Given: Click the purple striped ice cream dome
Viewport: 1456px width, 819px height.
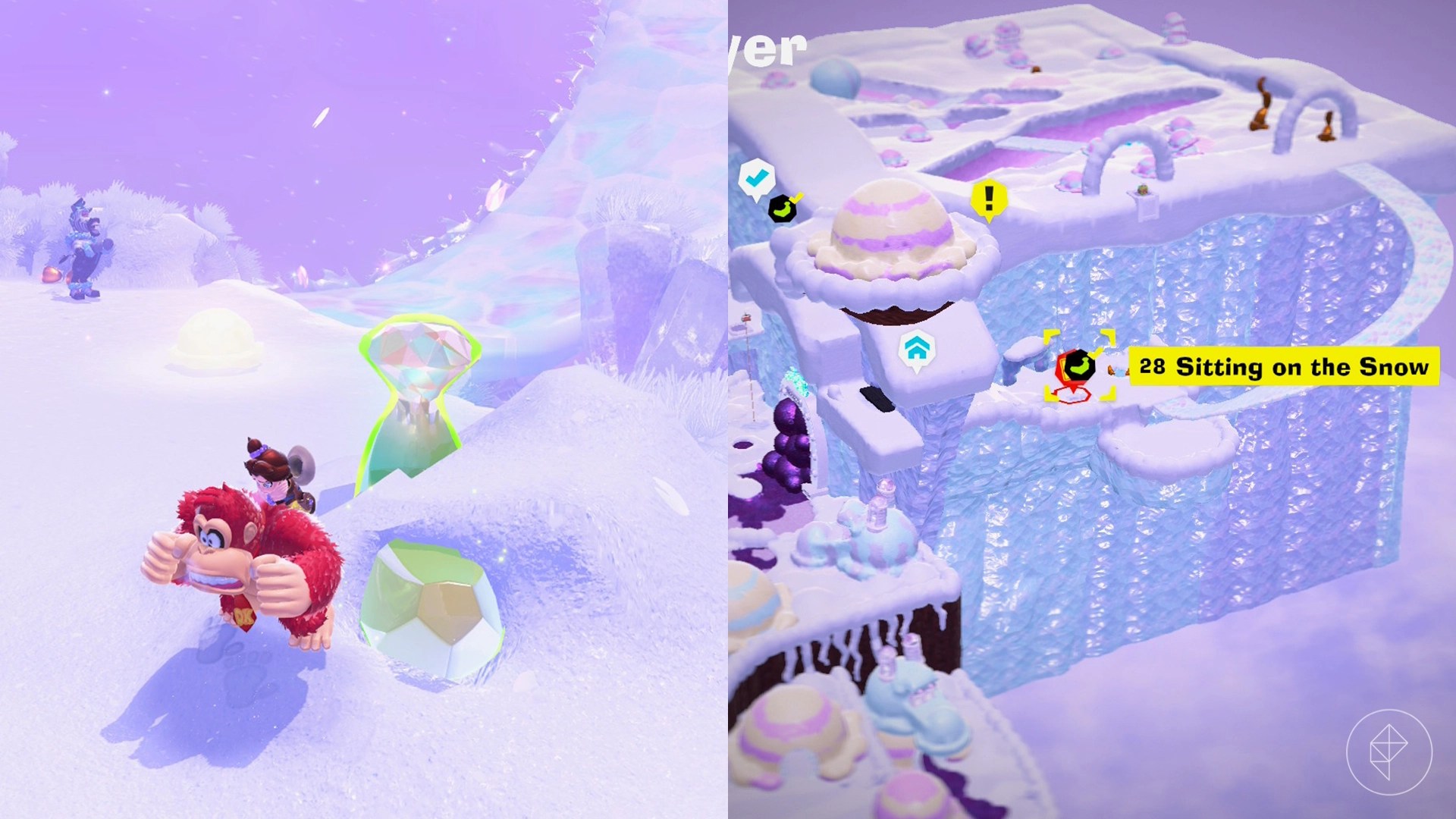Looking at the screenshot, I should point(891,227).
